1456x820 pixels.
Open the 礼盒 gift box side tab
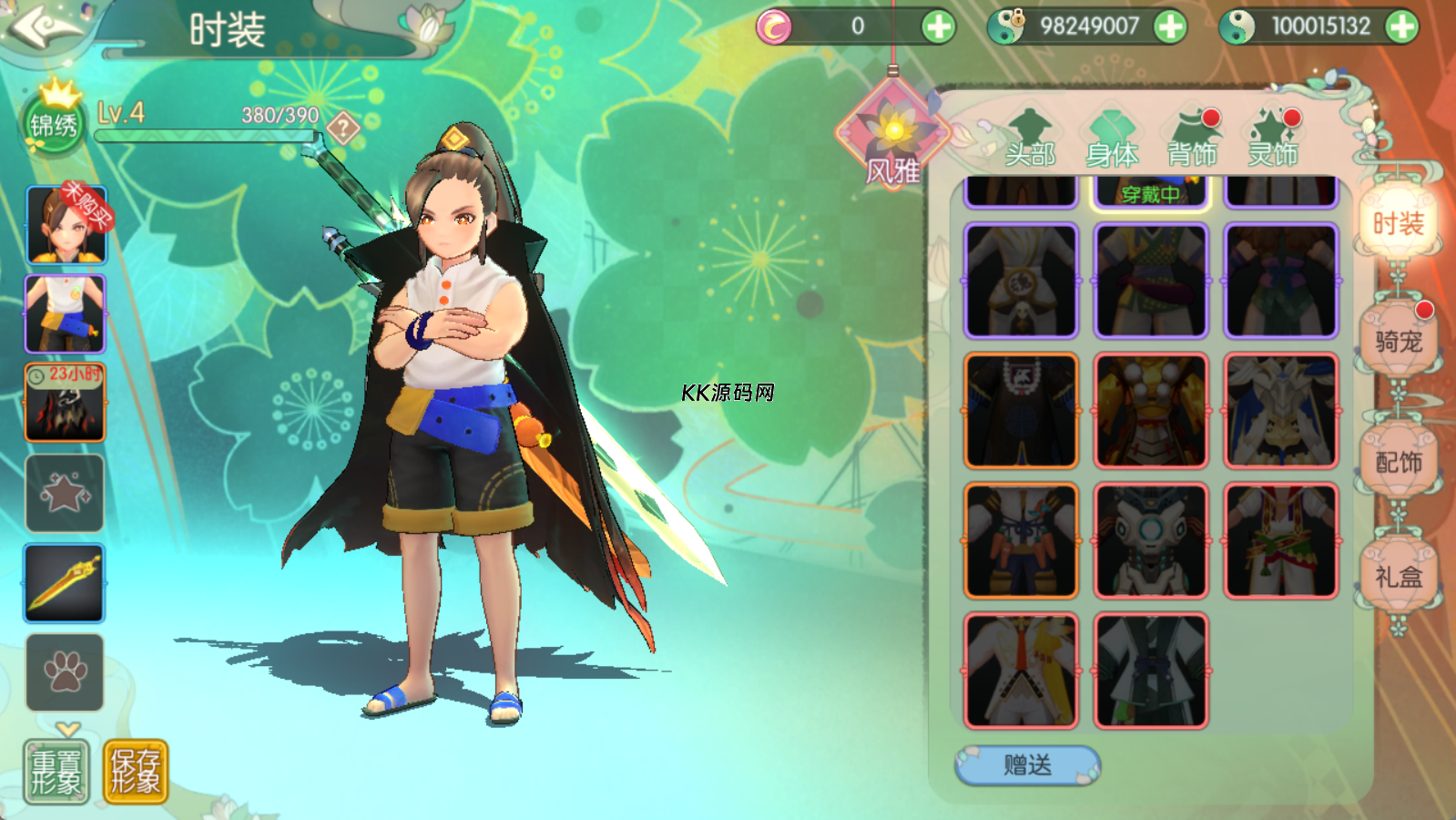click(x=1398, y=577)
